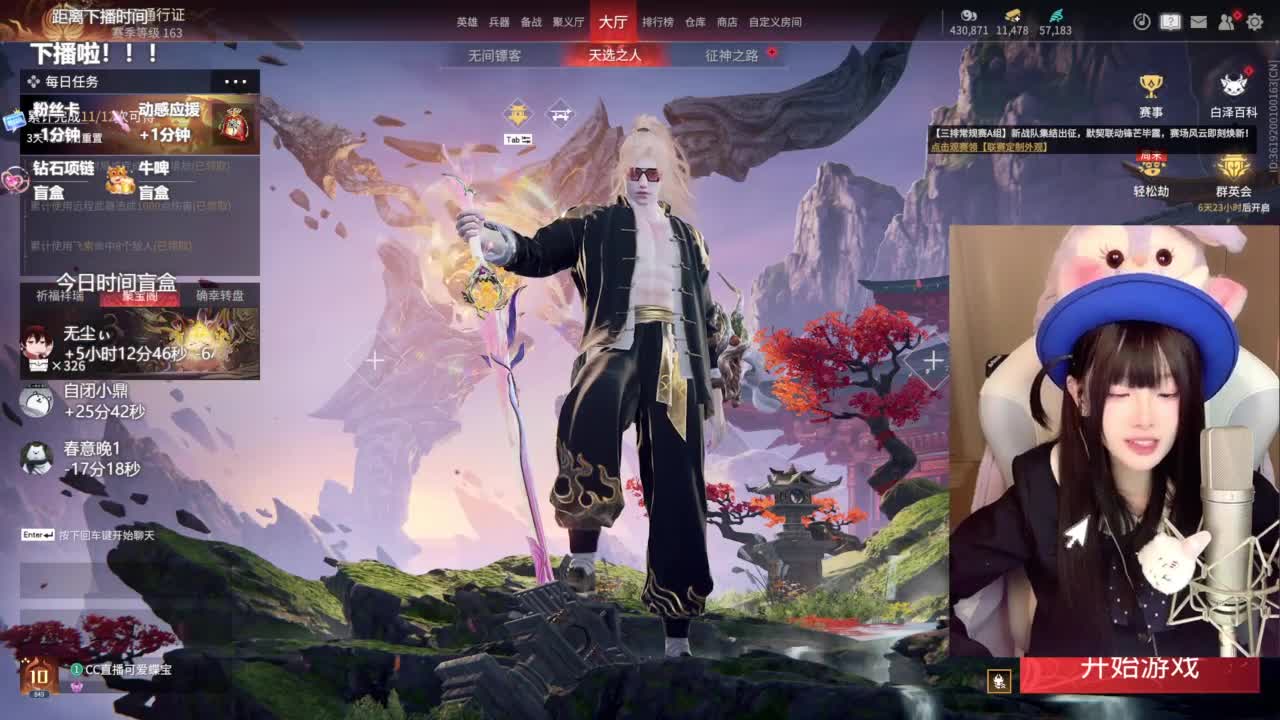The image size is (1280, 720).
Task: Click the gold bar currency icon
Action: (x=1010, y=15)
